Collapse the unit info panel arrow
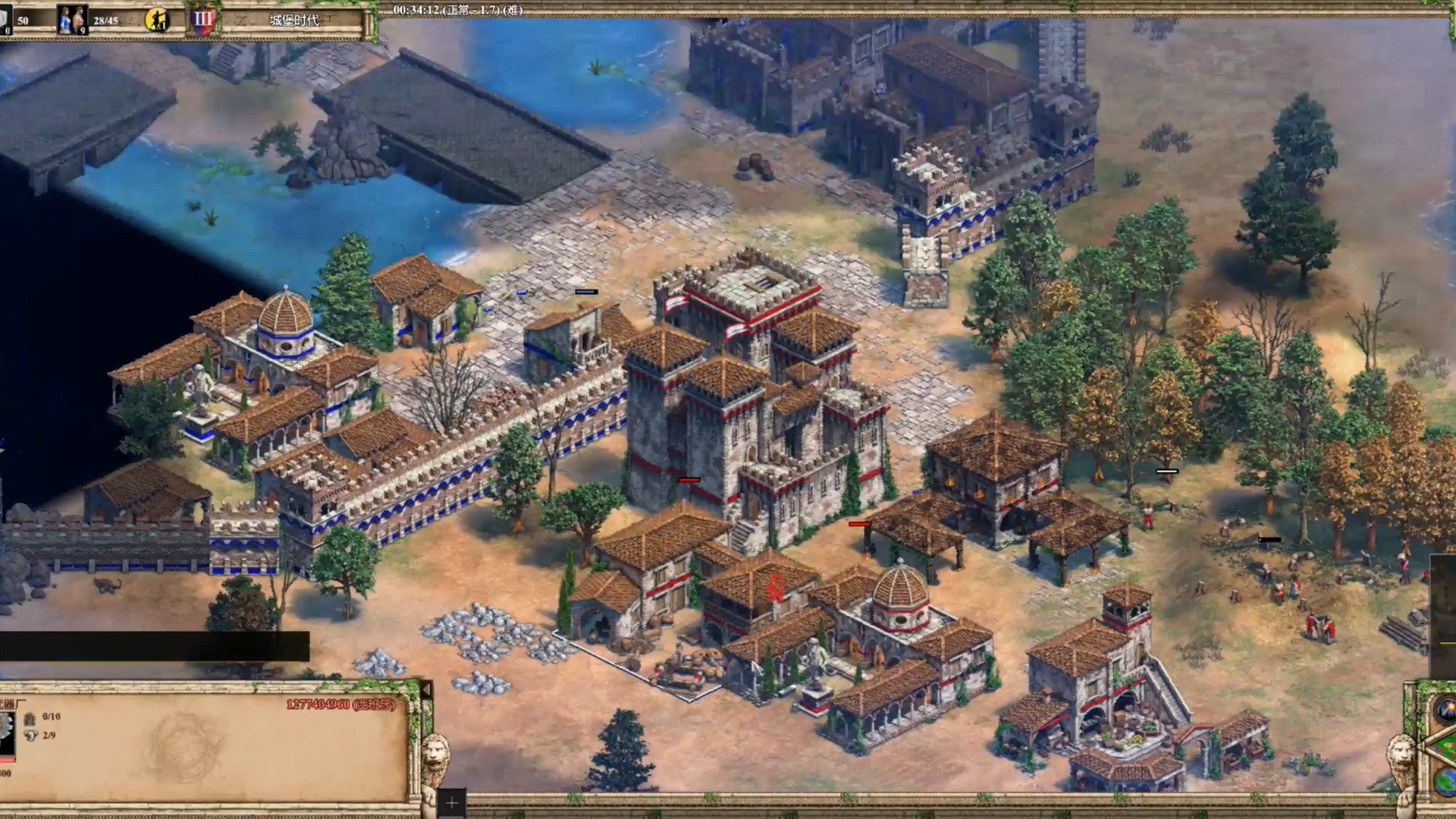 click(x=425, y=690)
